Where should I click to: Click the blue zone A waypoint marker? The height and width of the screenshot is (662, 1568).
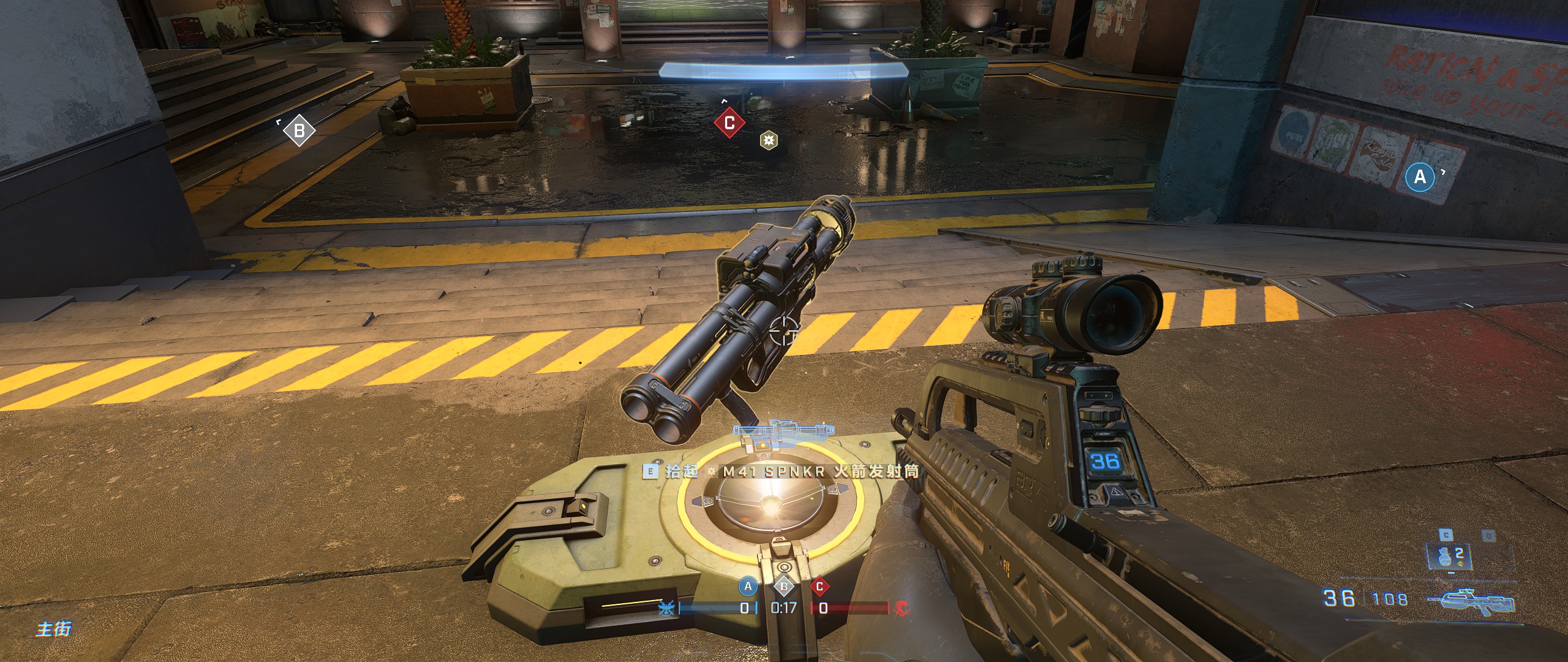(1420, 177)
